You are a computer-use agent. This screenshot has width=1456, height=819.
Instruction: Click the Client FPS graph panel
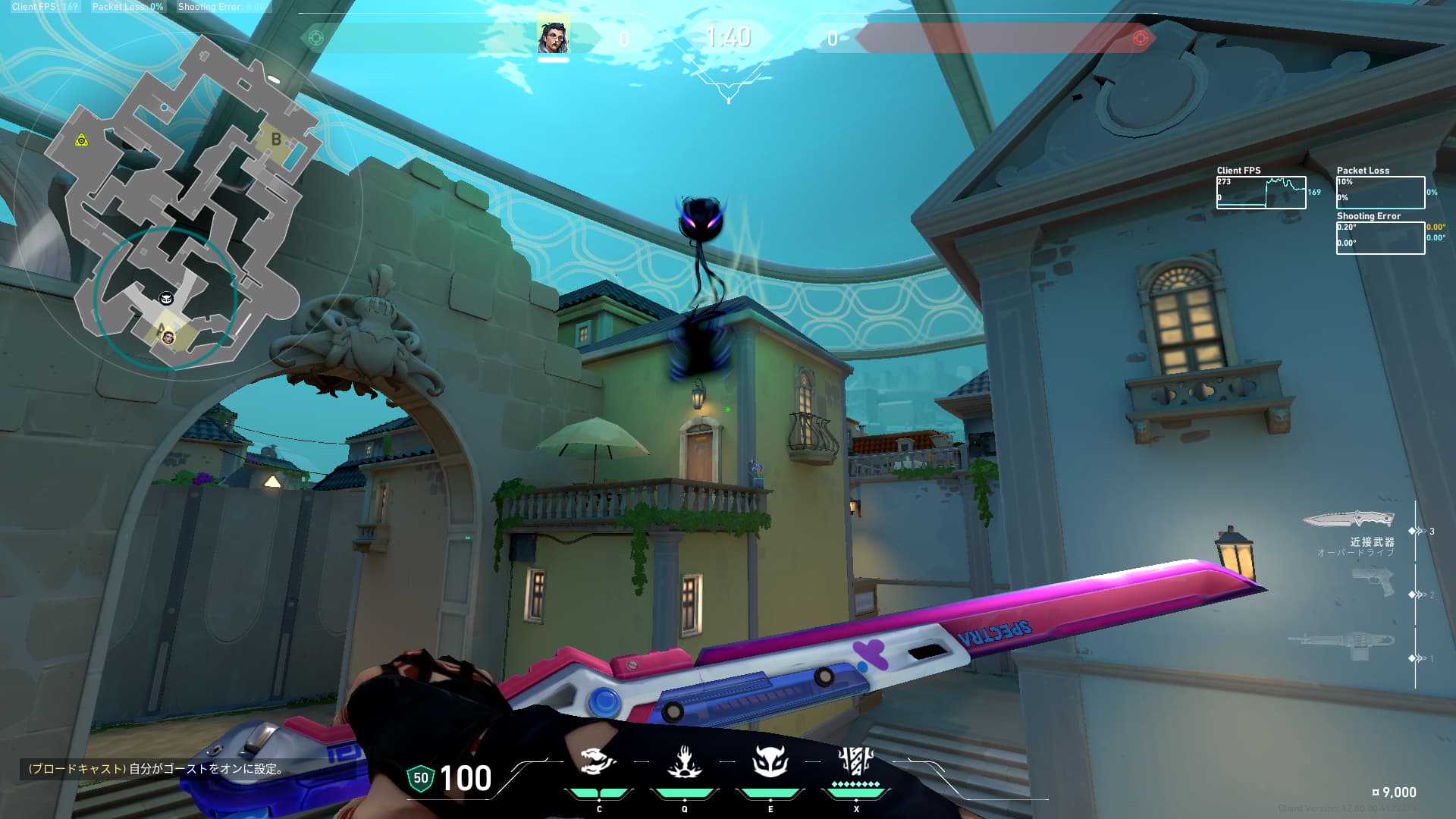click(1261, 193)
